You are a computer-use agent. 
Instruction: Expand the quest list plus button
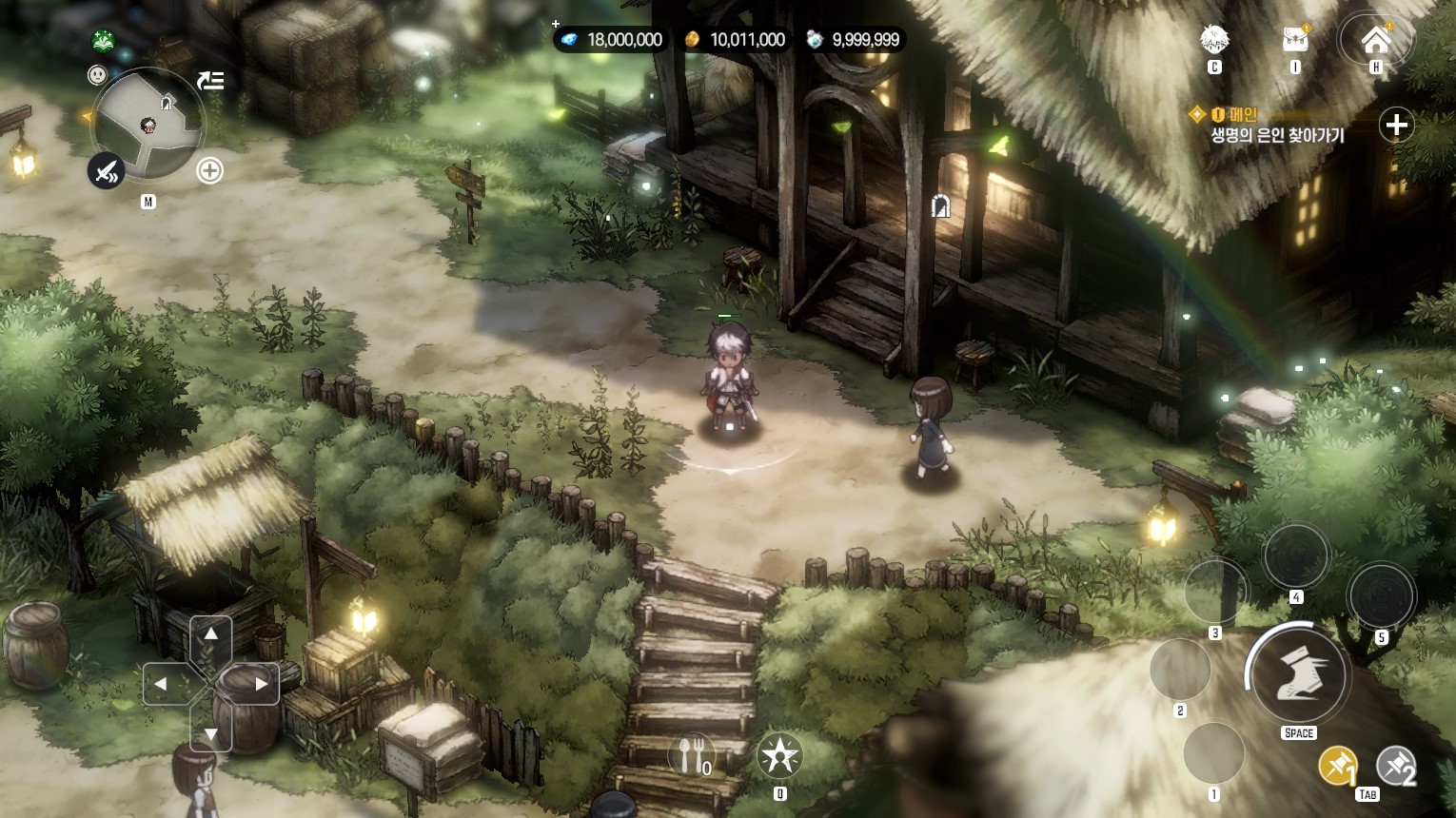(x=1396, y=125)
